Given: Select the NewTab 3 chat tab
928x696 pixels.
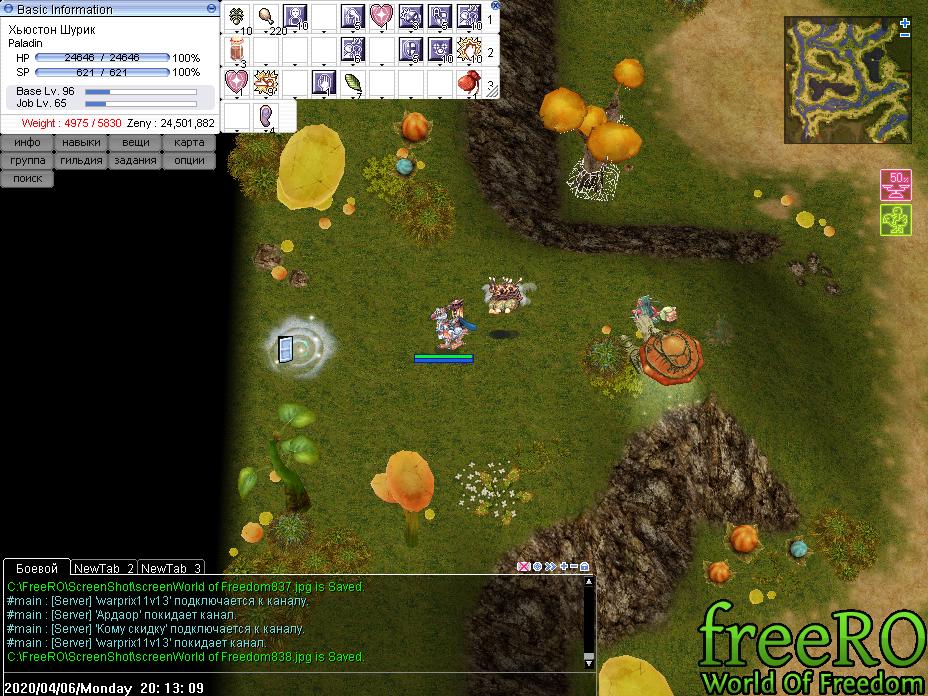Looking at the screenshot, I should coord(171,568).
